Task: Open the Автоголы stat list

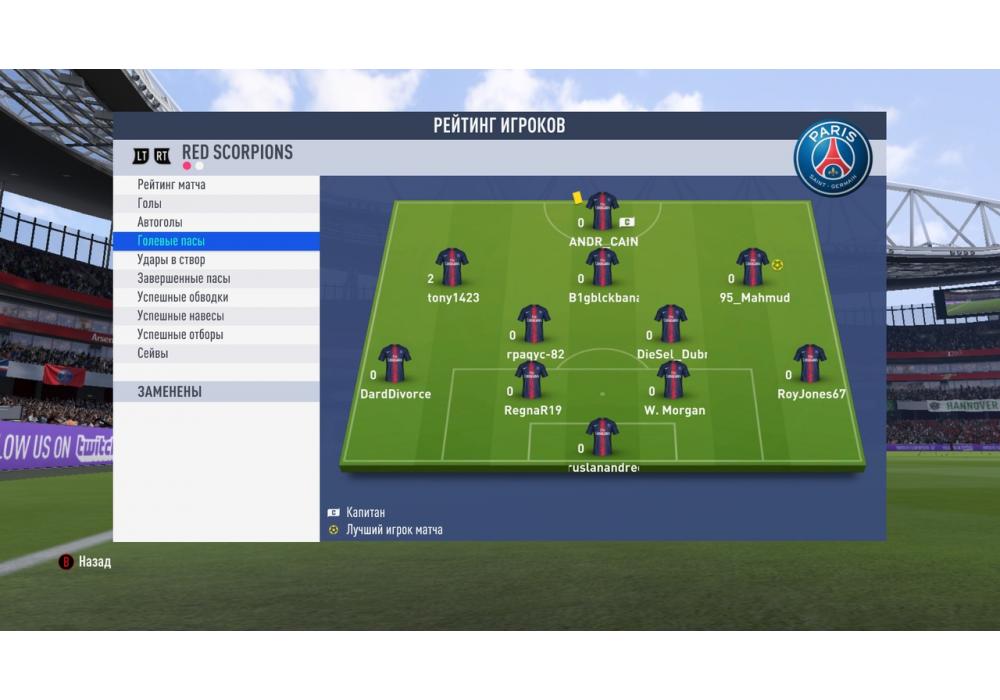Action: coord(216,222)
